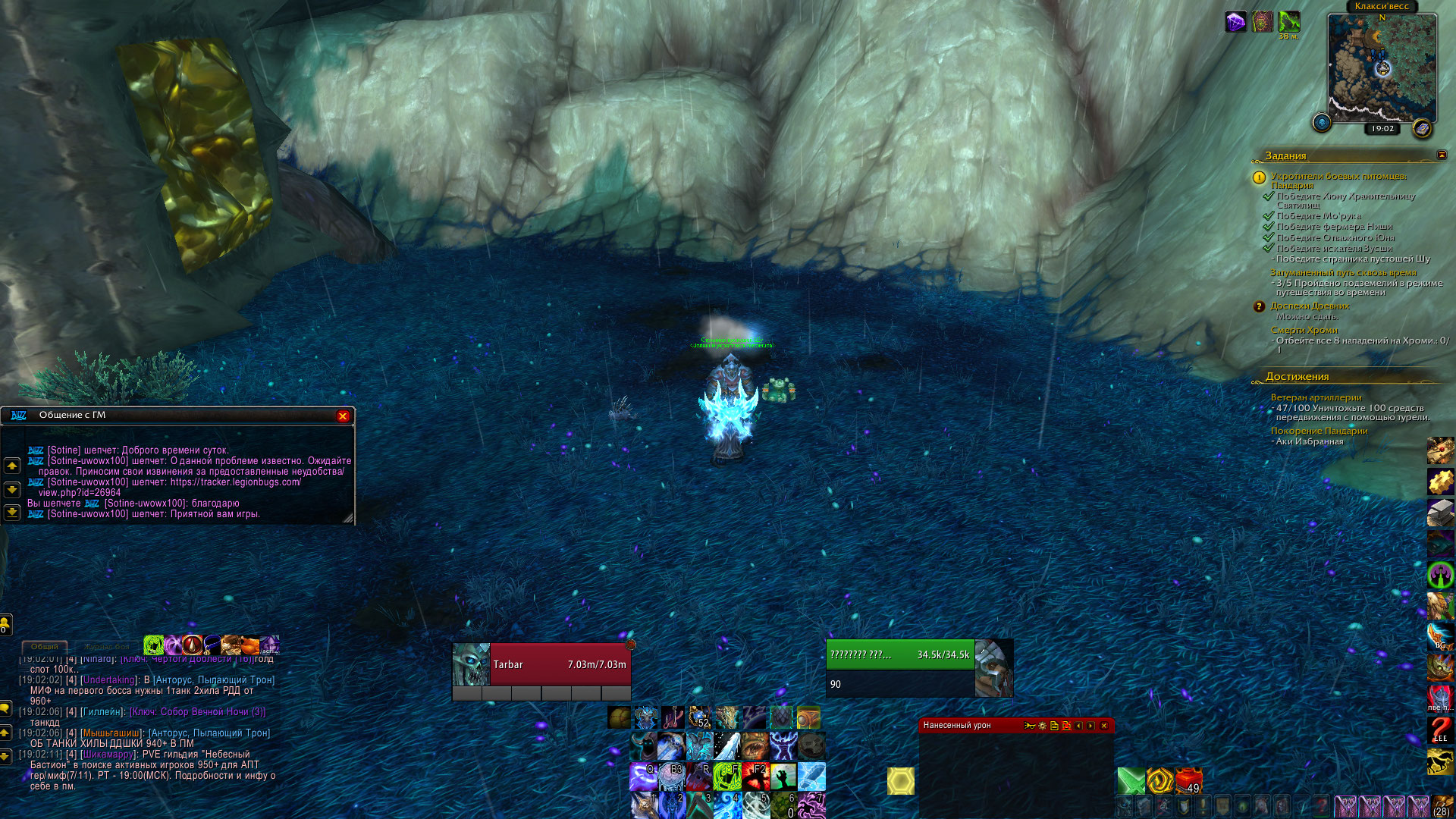The width and height of the screenshot is (1456, 819).
Task: Switch to the 'Общий' chat tab
Action: click(45, 647)
